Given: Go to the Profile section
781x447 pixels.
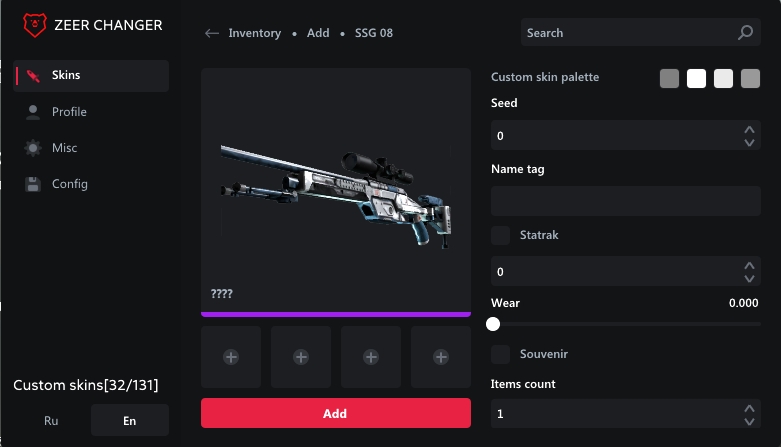Looking at the screenshot, I should (x=90, y=112).
